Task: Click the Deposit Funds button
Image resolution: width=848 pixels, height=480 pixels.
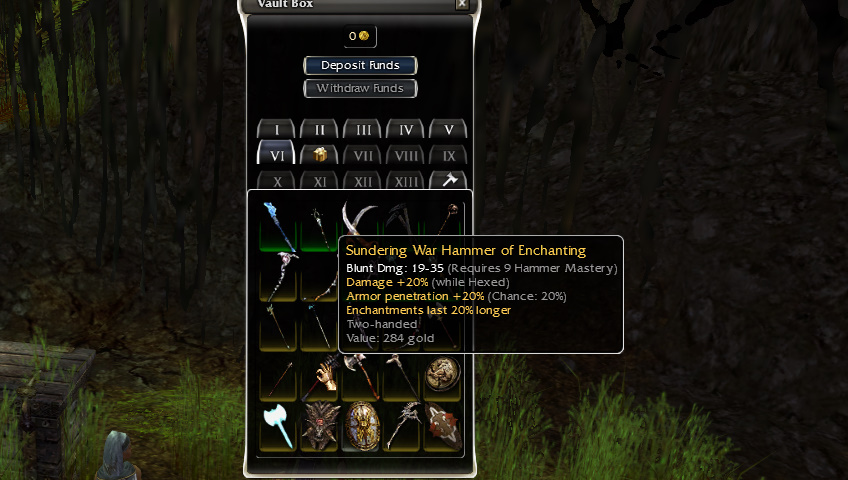Action: pyautogui.click(x=360, y=65)
